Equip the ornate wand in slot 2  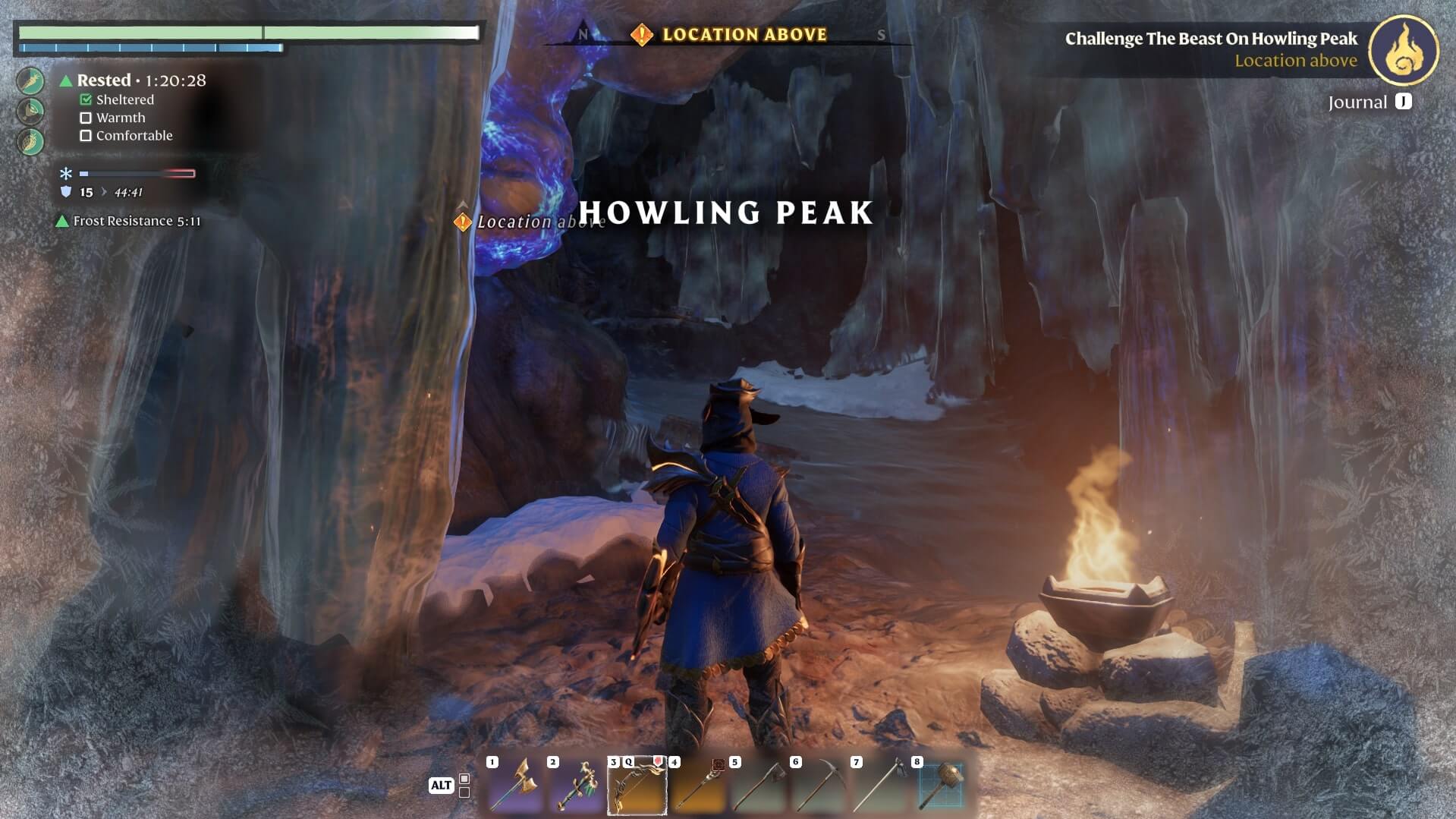tap(577, 786)
